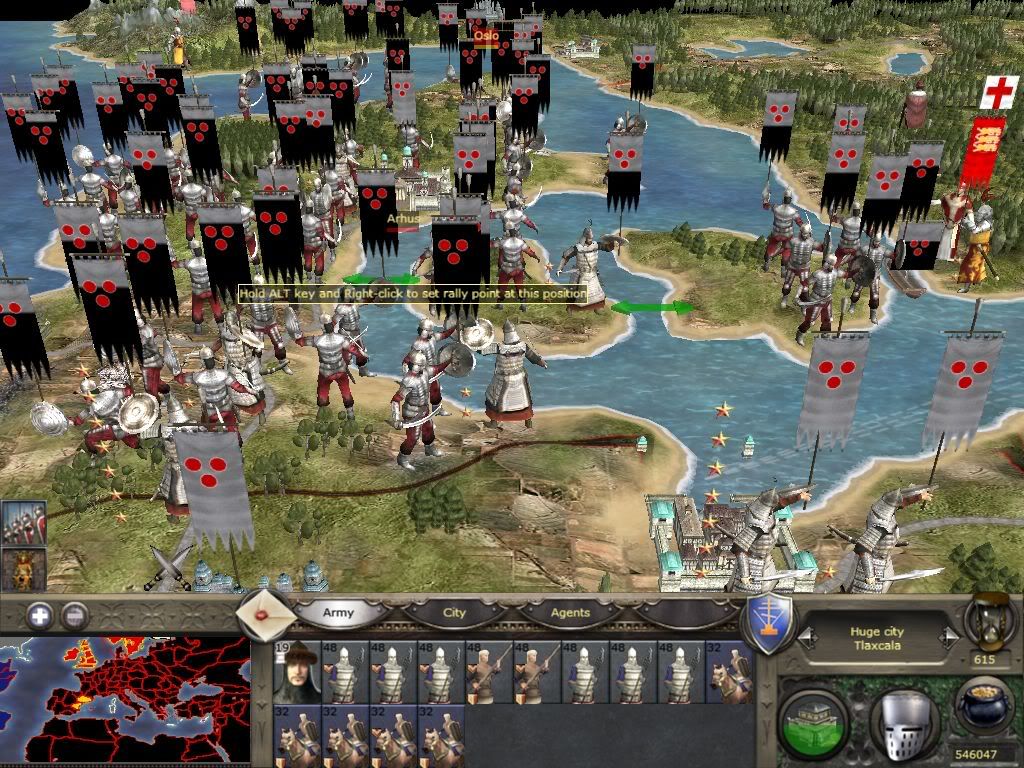Image resolution: width=1024 pixels, height=768 pixels.
Task: Open recruitment with the knight helmet button
Action: 902,720
